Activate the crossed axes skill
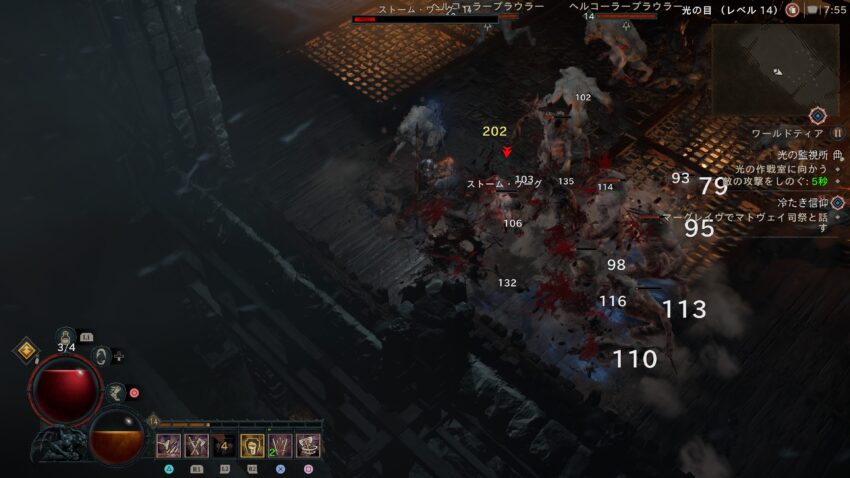 [196, 446]
